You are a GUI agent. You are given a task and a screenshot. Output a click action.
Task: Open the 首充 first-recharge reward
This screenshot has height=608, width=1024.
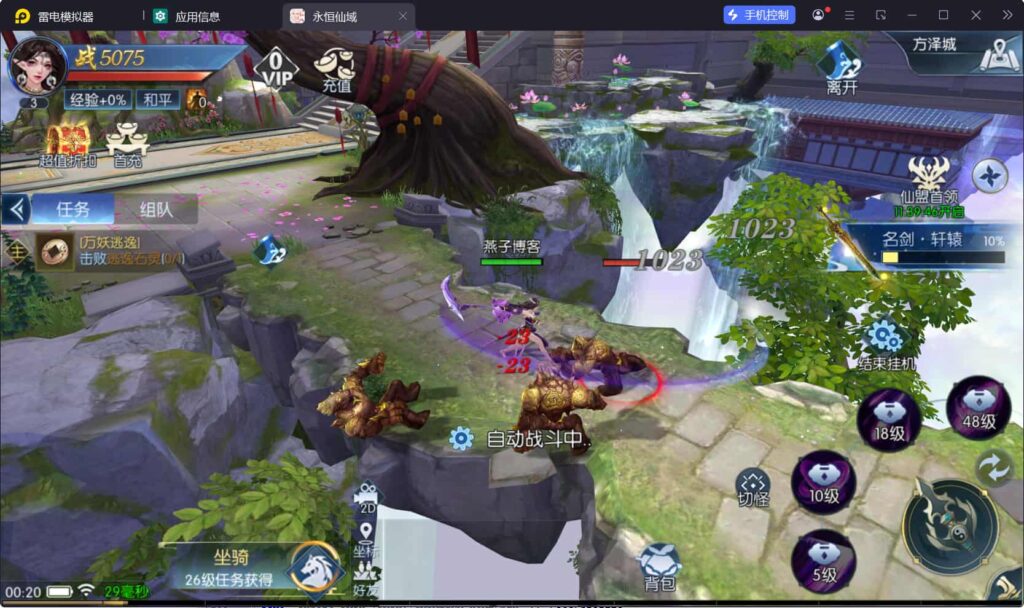coord(127,144)
